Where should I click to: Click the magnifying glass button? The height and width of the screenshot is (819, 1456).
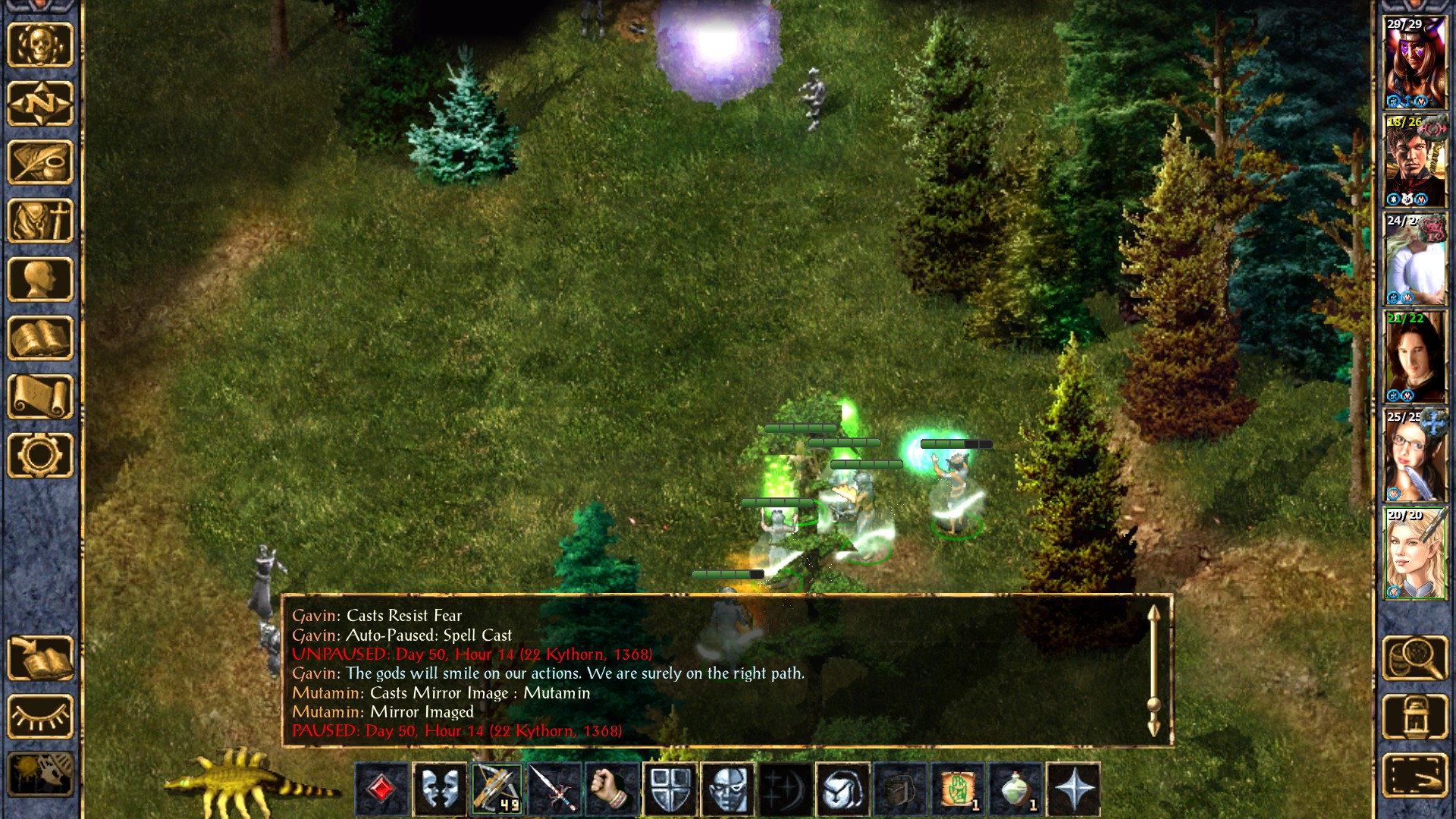pos(1415,658)
